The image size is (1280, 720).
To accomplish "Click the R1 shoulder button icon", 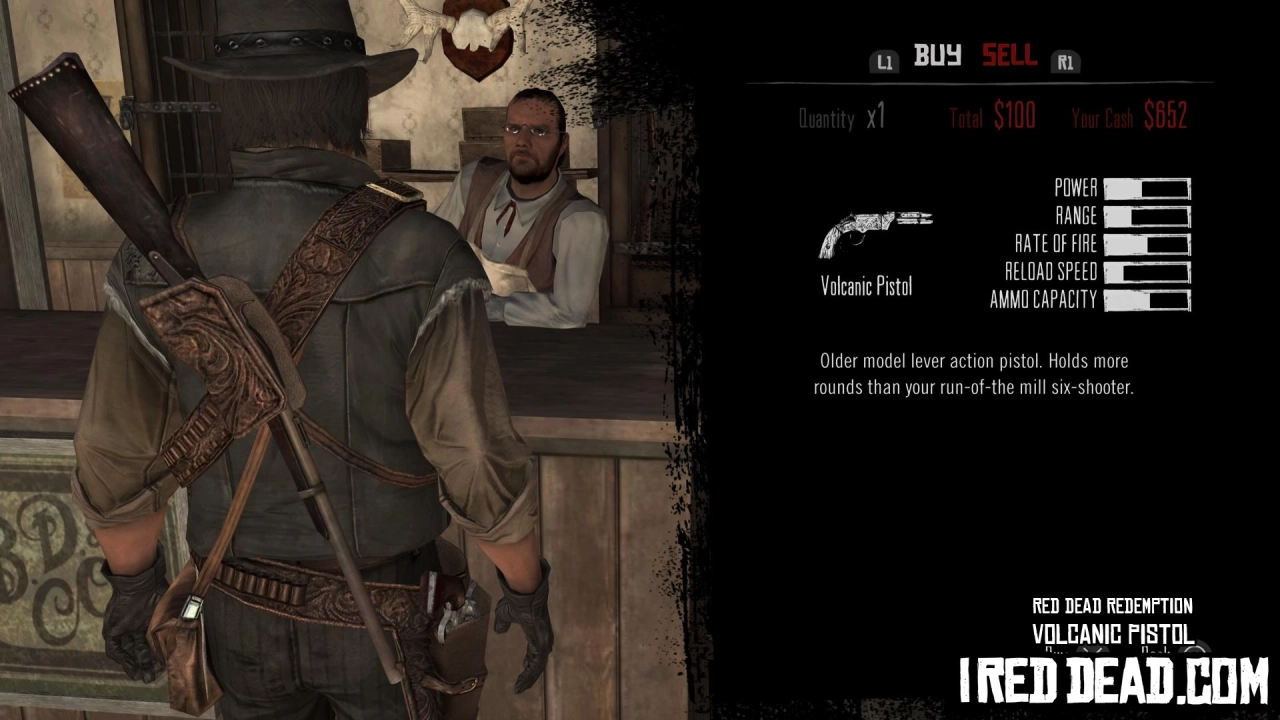I will pyautogui.click(x=1065, y=61).
